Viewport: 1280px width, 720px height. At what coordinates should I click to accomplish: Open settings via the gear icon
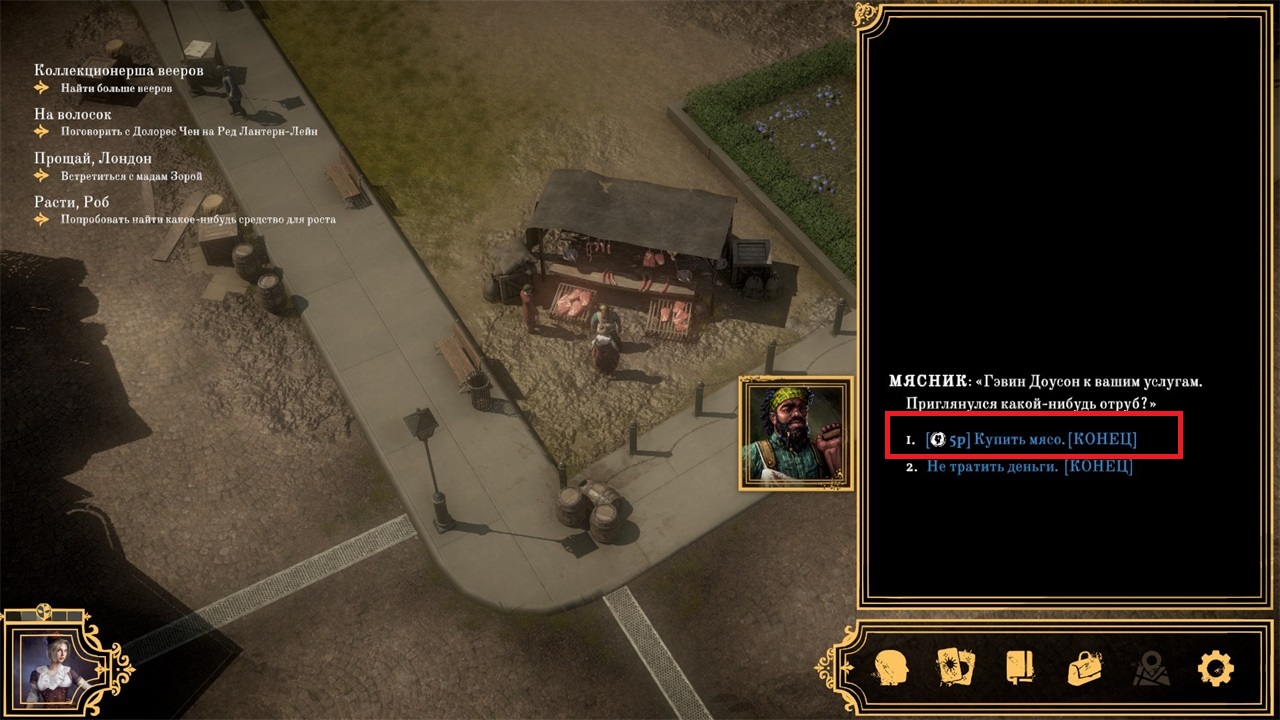point(1215,667)
